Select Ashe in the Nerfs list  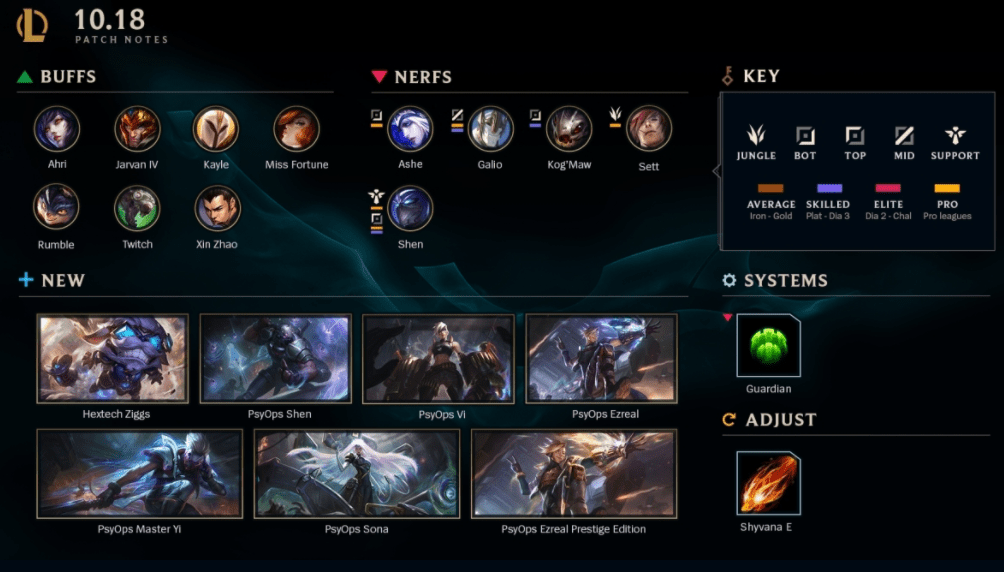(x=410, y=128)
